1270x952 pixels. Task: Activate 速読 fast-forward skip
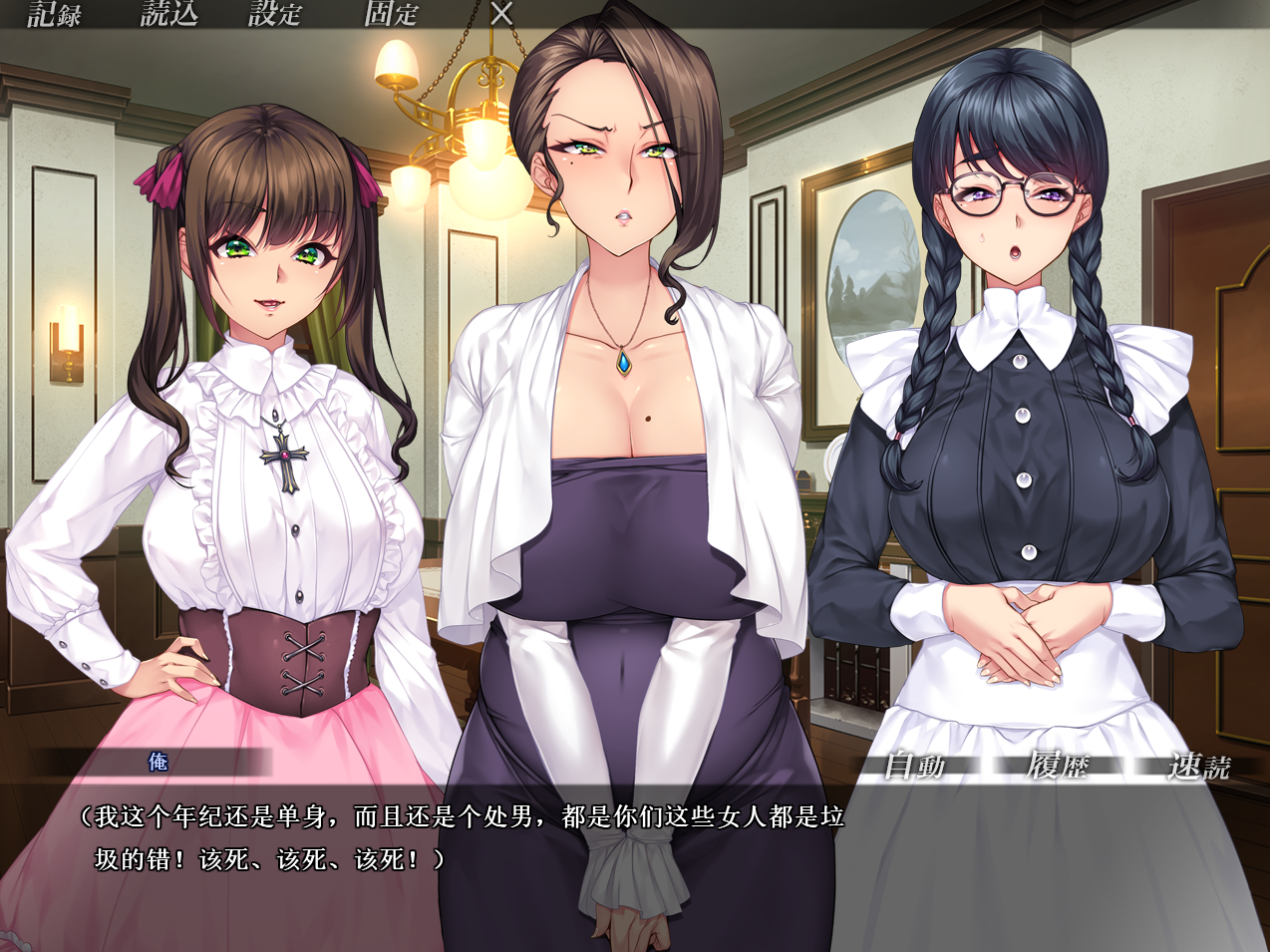(1199, 766)
